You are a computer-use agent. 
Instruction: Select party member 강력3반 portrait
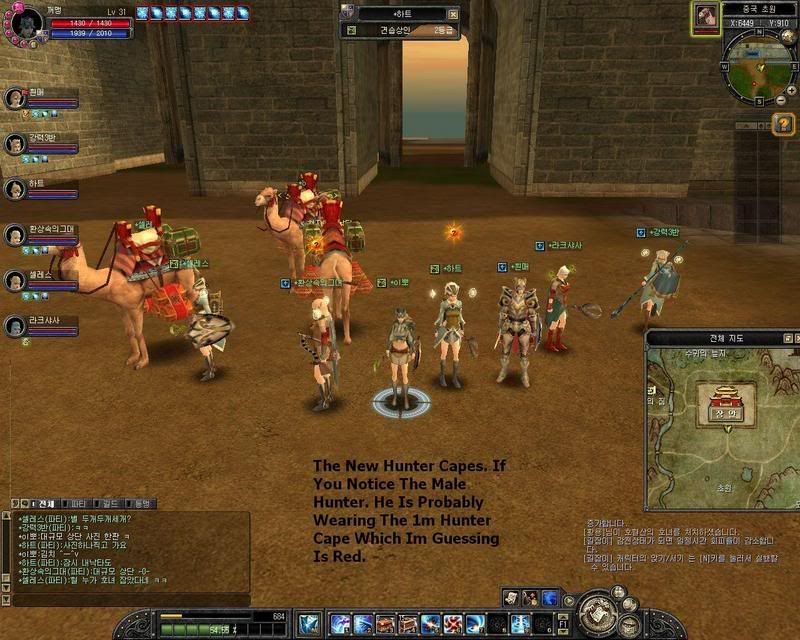15,144
